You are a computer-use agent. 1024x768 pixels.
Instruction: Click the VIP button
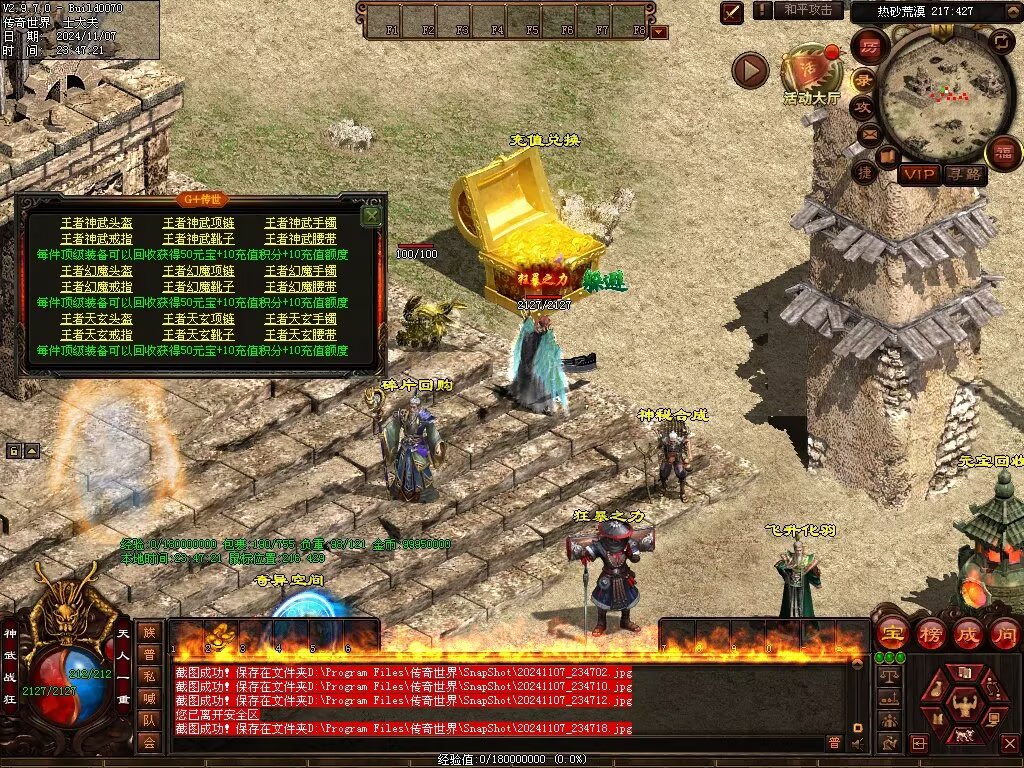tap(918, 175)
